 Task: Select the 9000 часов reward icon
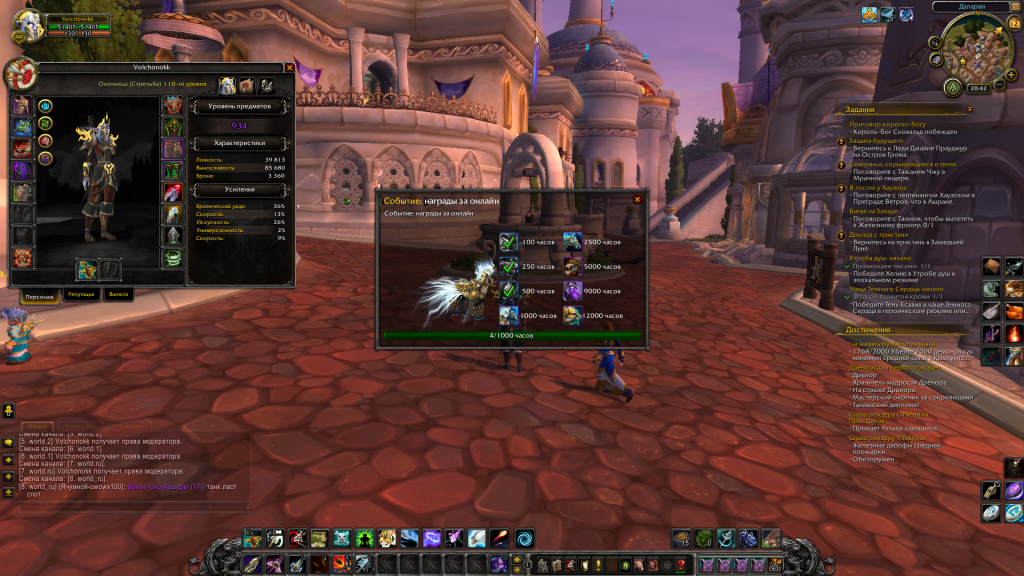[x=572, y=291]
